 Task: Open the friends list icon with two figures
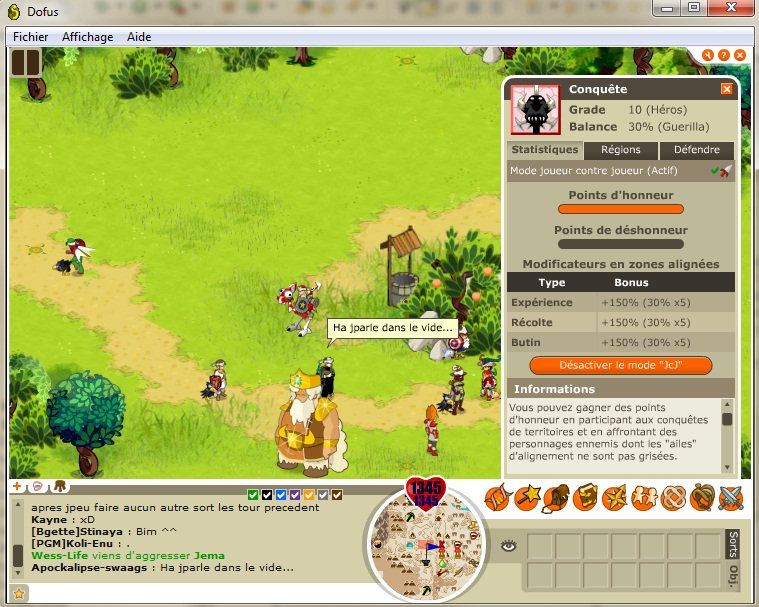pyautogui.click(x=642, y=496)
